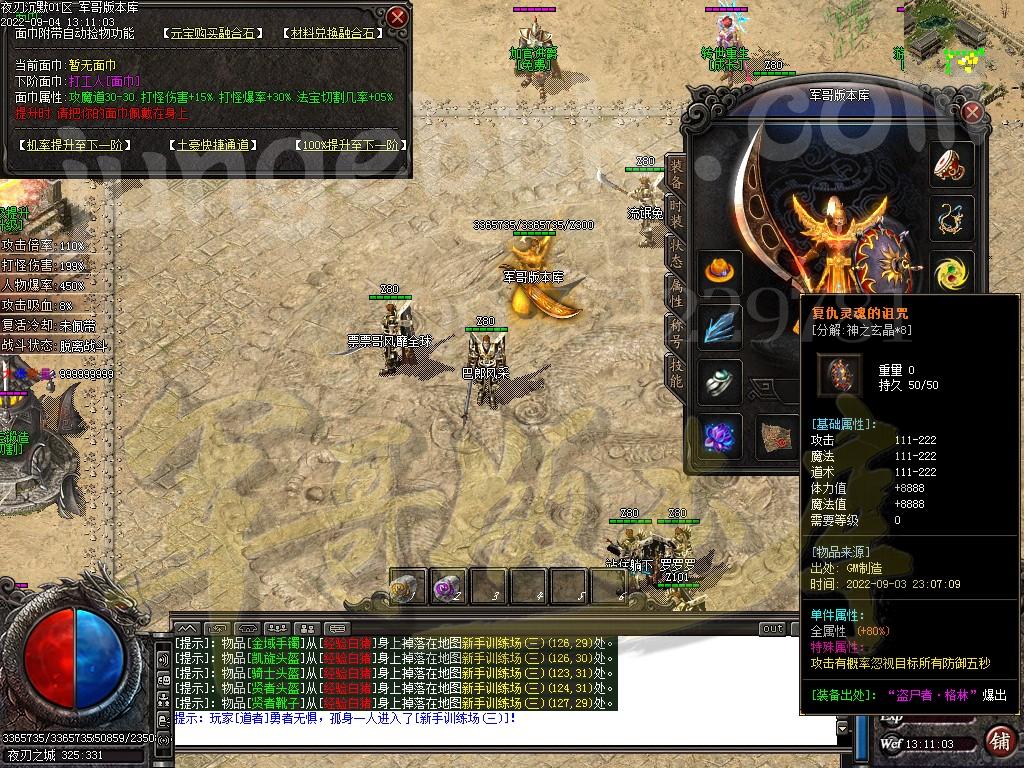The height and width of the screenshot is (768, 1024).
Task: Close the character equipment panel
Action: [x=971, y=113]
